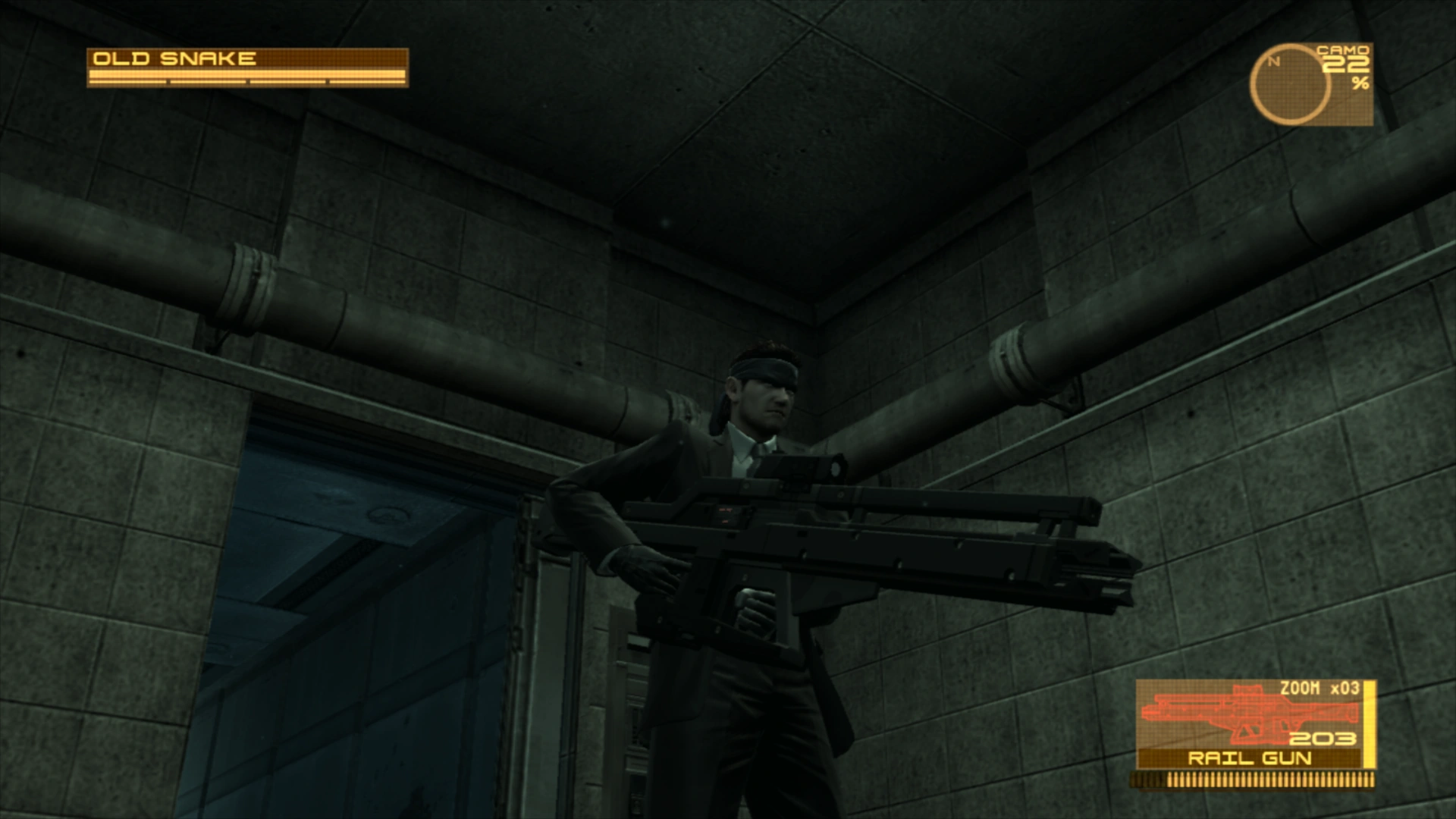Click the compass circle in the camo meter
The image size is (1456, 819).
coord(1289,83)
